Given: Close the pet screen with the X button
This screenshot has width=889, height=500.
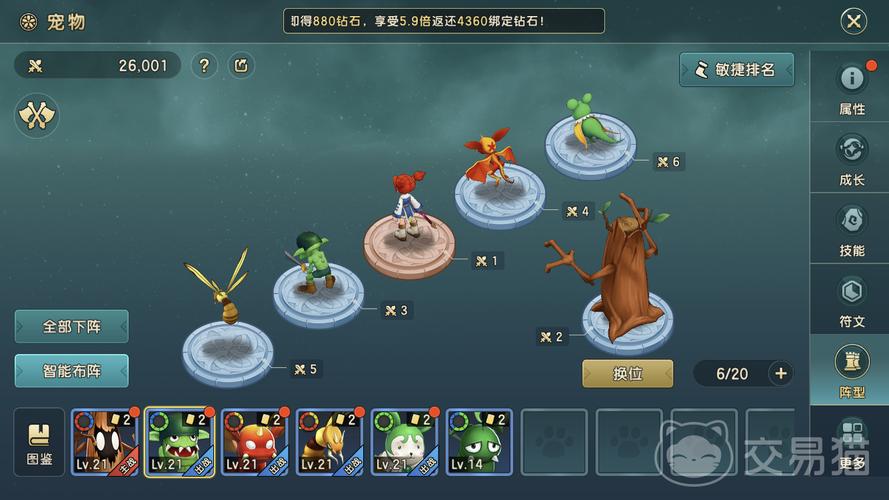Looking at the screenshot, I should pyautogui.click(x=853, y=21).
